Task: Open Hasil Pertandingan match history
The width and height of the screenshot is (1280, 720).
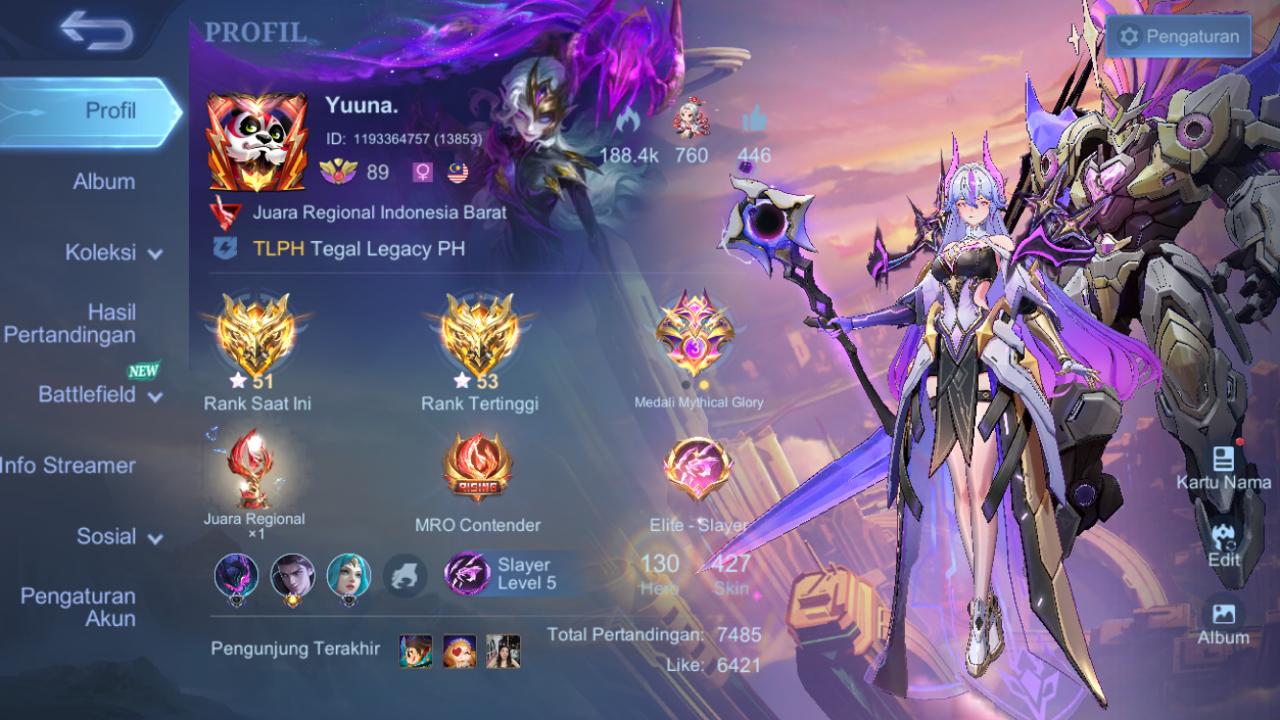Action: point(70,324)
